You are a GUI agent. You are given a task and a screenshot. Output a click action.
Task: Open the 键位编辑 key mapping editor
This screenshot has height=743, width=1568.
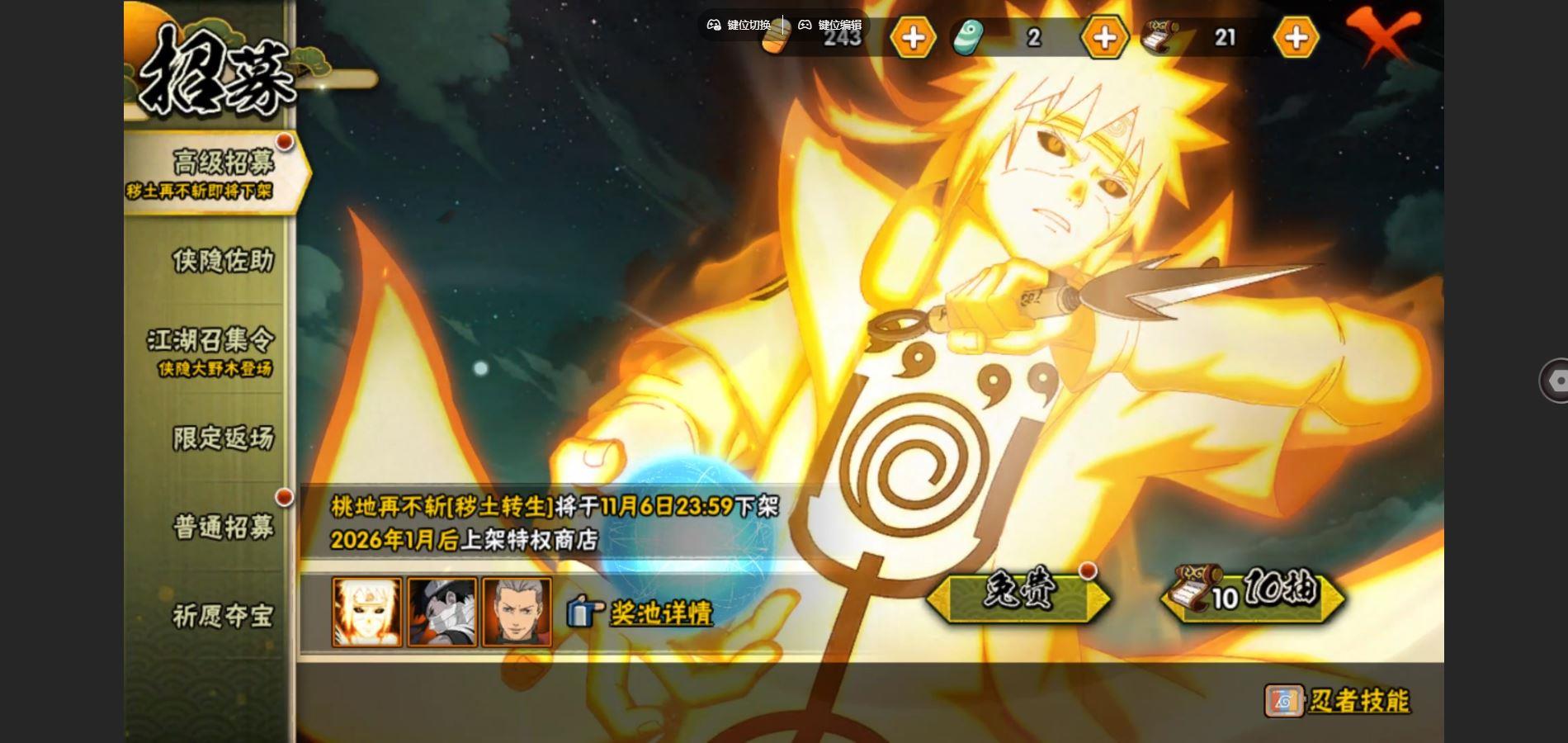[830, 26]
